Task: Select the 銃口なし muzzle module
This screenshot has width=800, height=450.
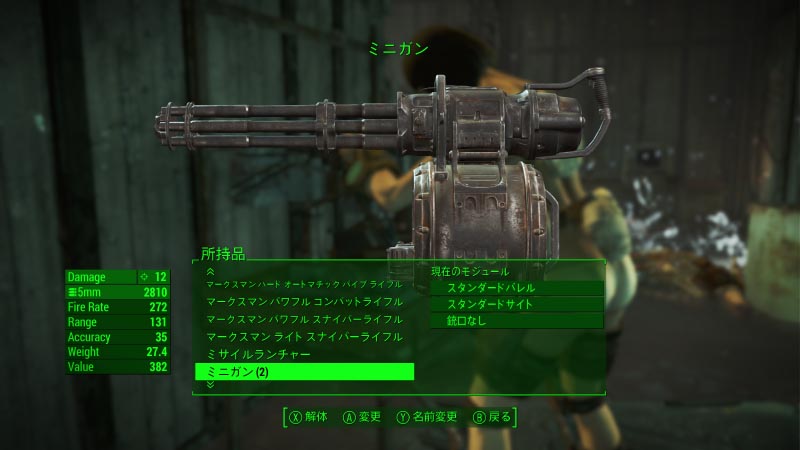Action: coord(516,321)
